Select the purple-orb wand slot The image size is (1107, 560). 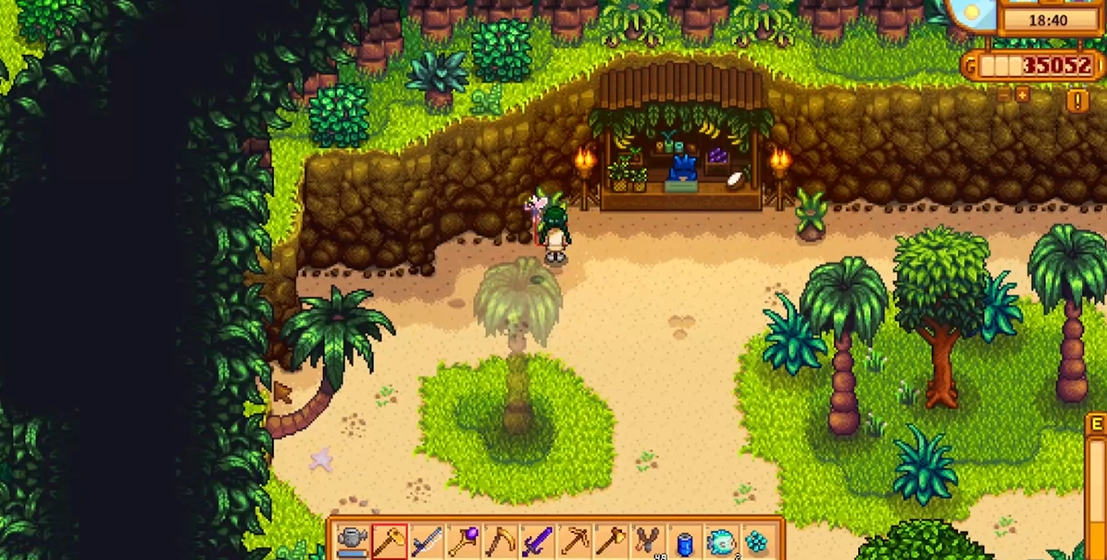(x=463, y=542)
